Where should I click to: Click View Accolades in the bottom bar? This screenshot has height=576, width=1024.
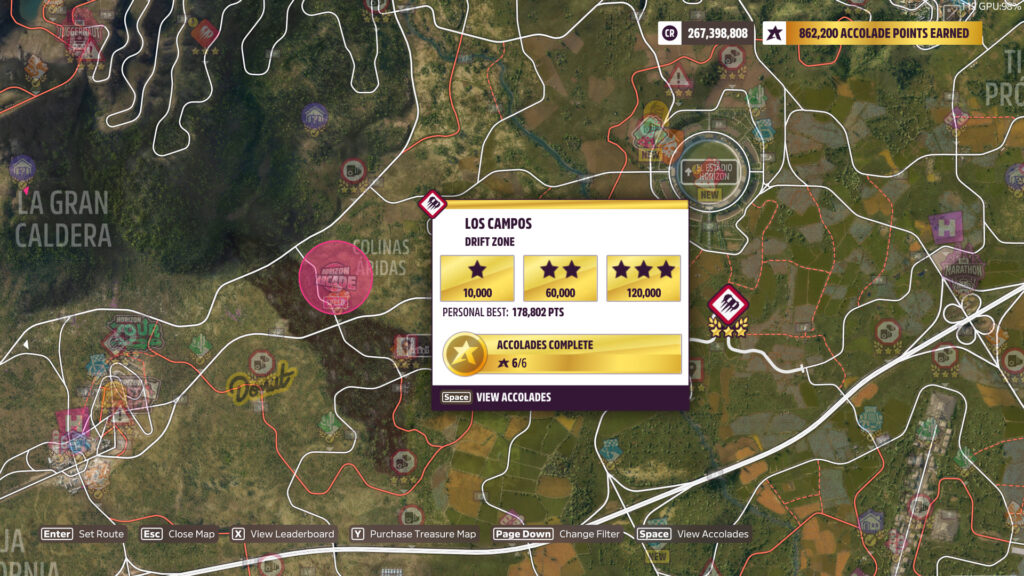coord(693,534)
